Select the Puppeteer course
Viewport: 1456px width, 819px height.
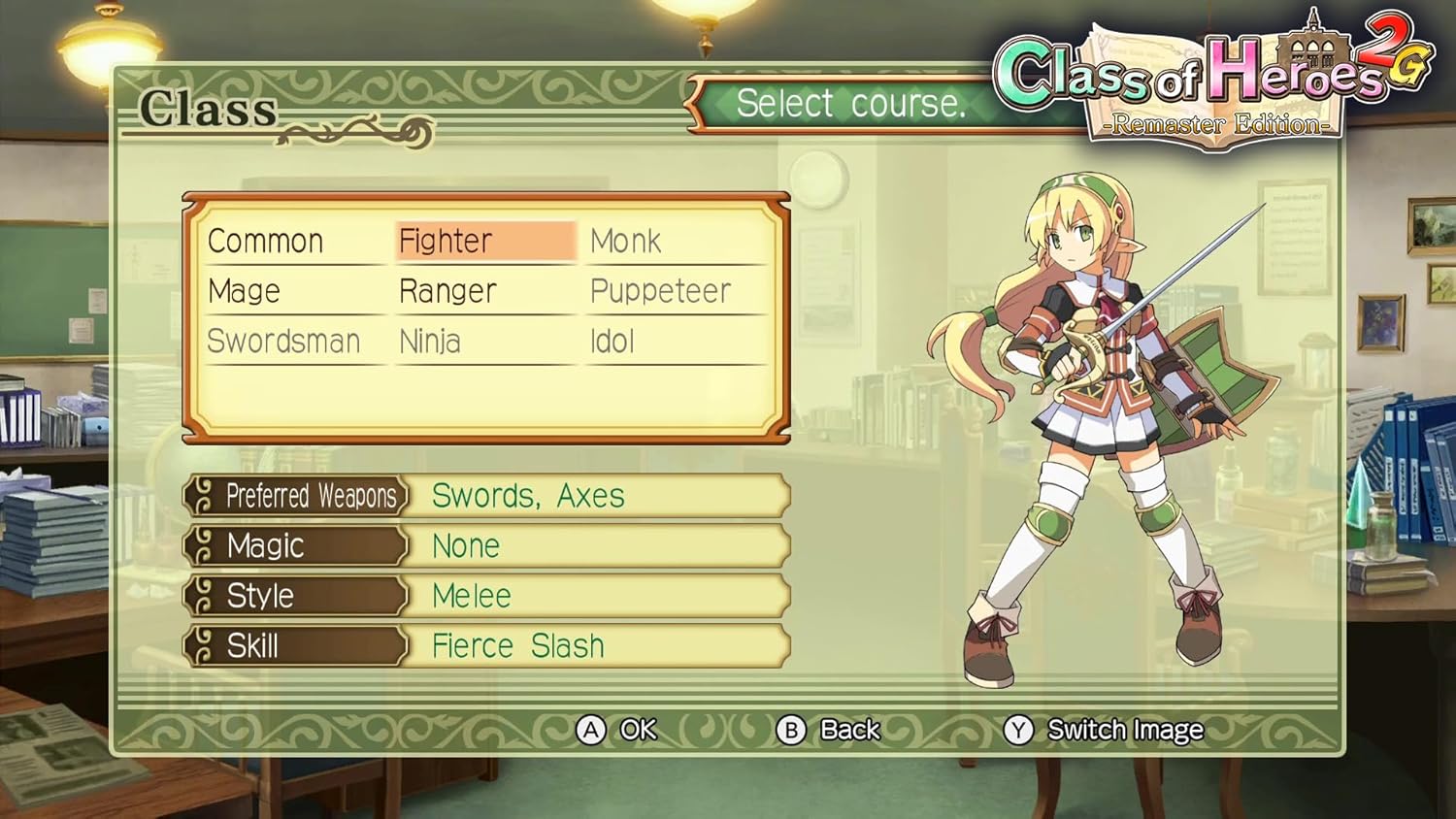pyautogui.click(x=660, y=291)
